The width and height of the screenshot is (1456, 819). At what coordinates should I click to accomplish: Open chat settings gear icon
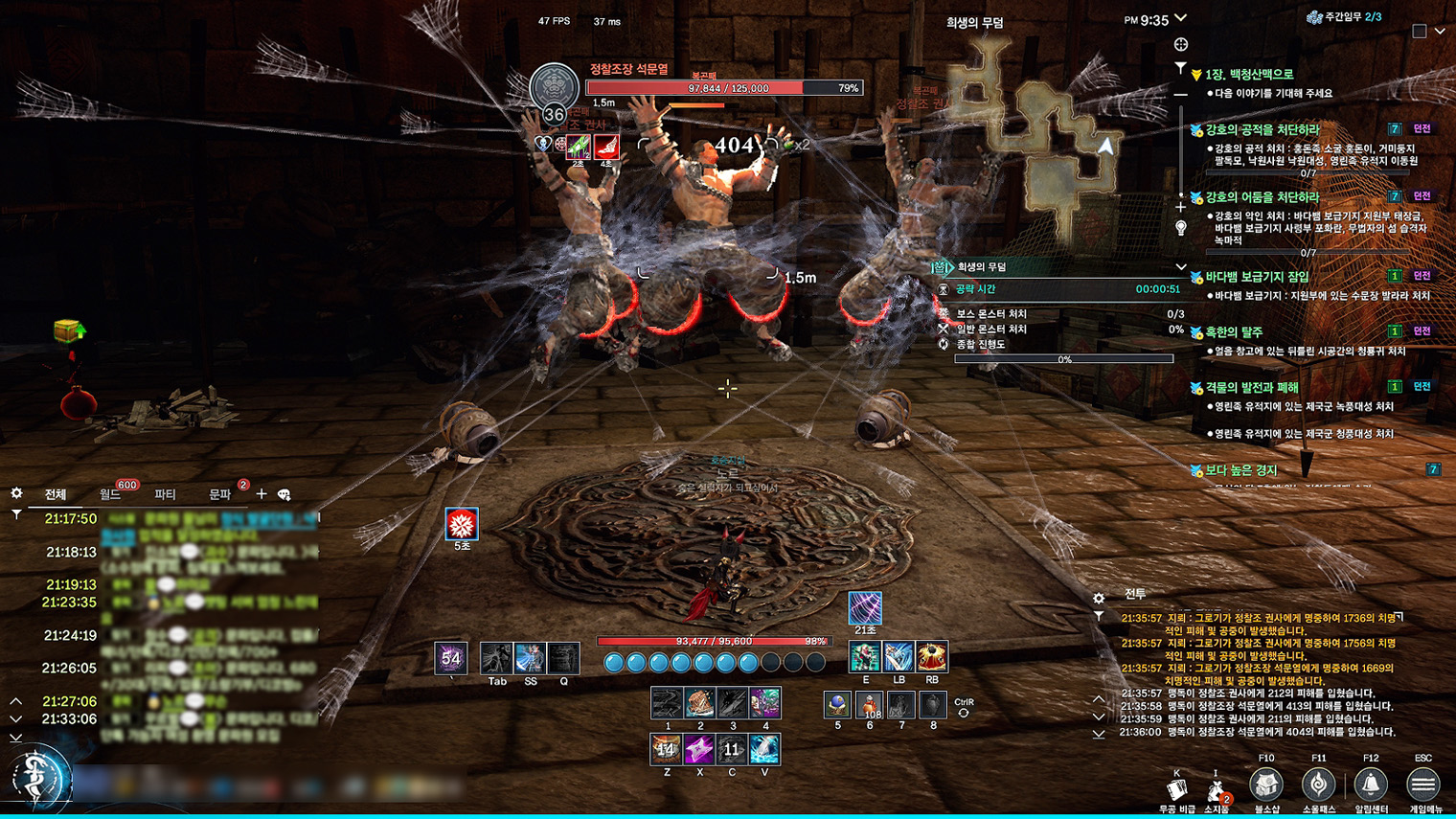pyautogui.click(x=16, y=493)
